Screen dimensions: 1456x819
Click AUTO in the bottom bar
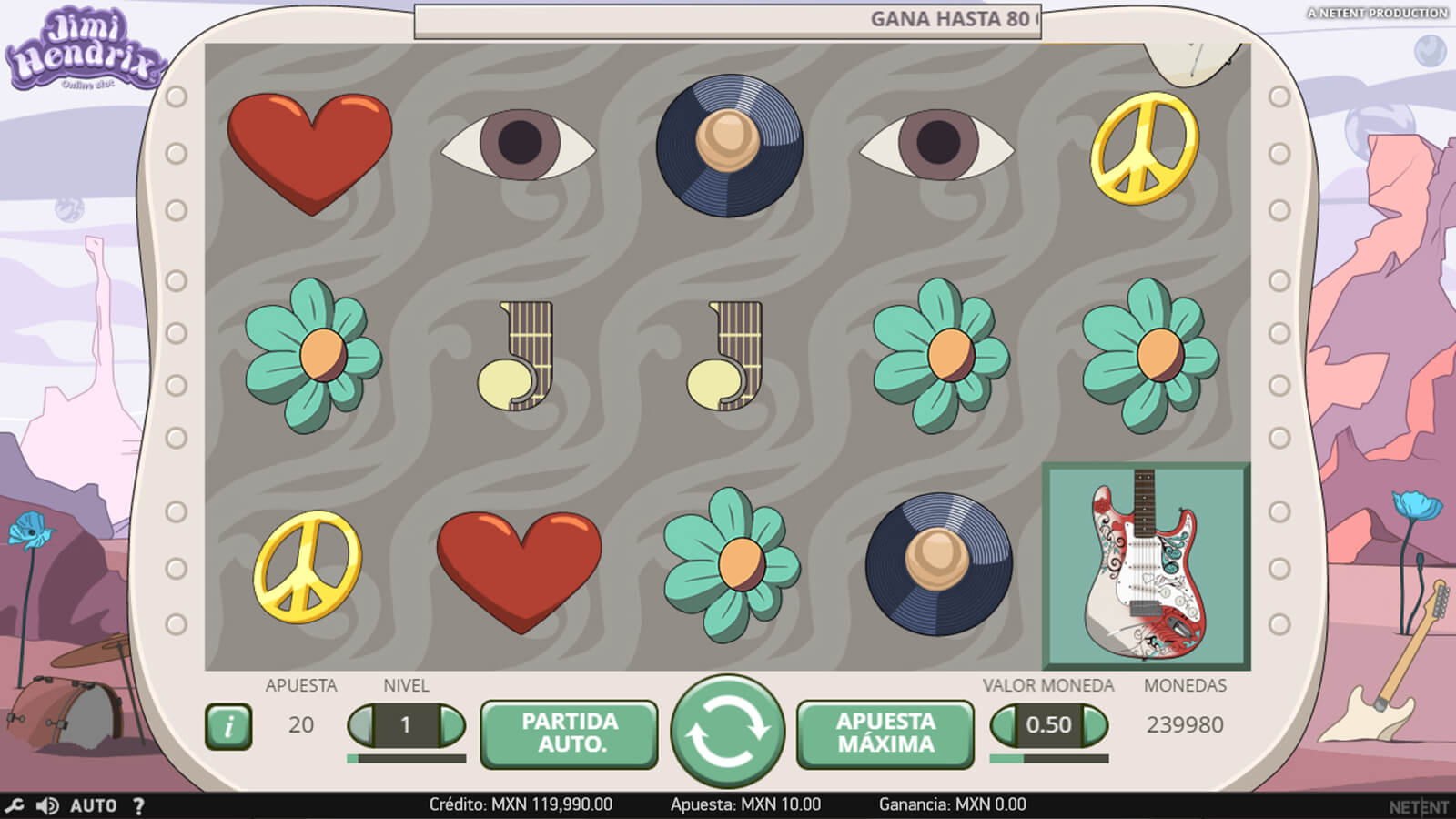coord(94,805)
